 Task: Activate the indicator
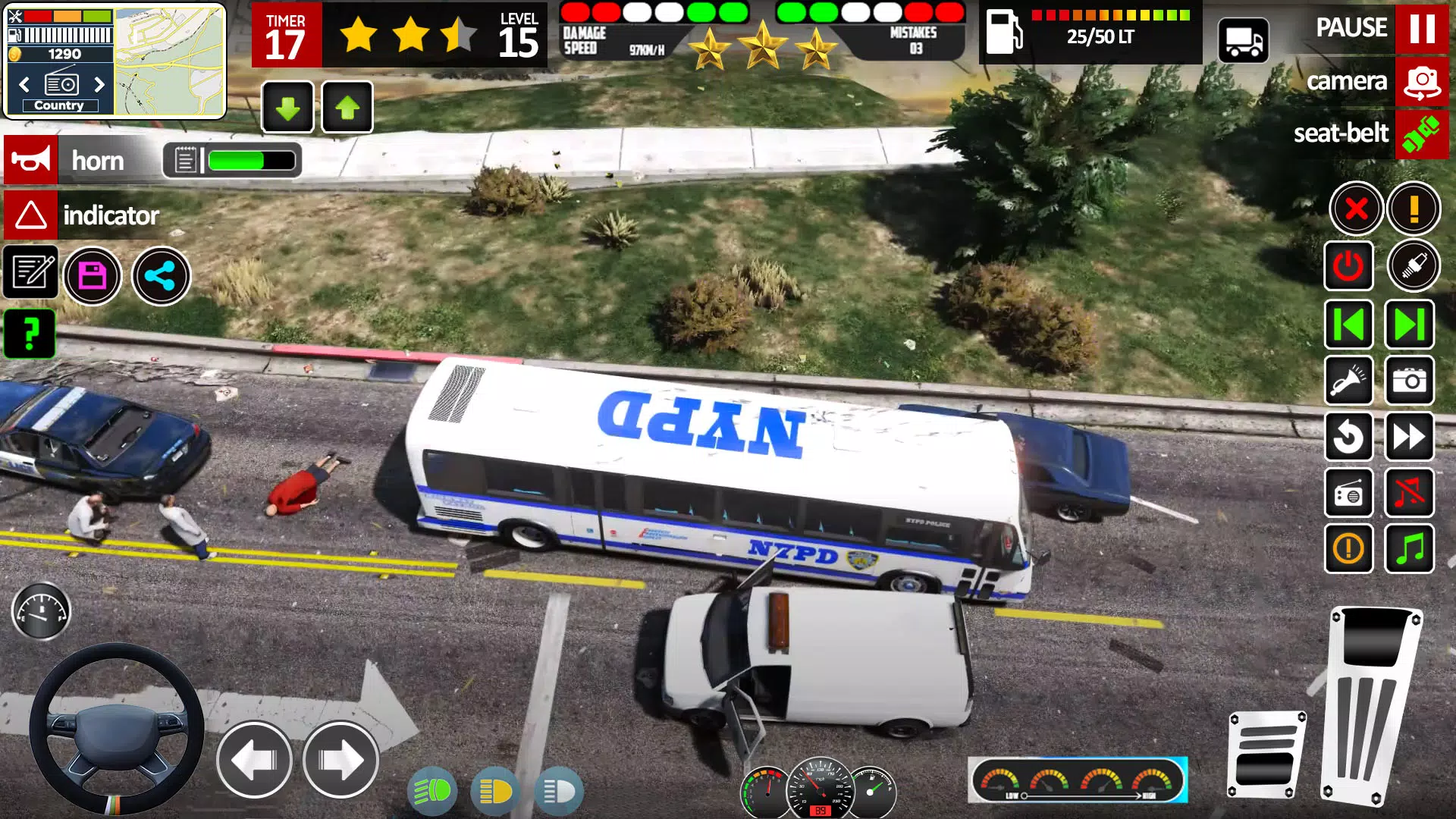[x=30, y=216]
